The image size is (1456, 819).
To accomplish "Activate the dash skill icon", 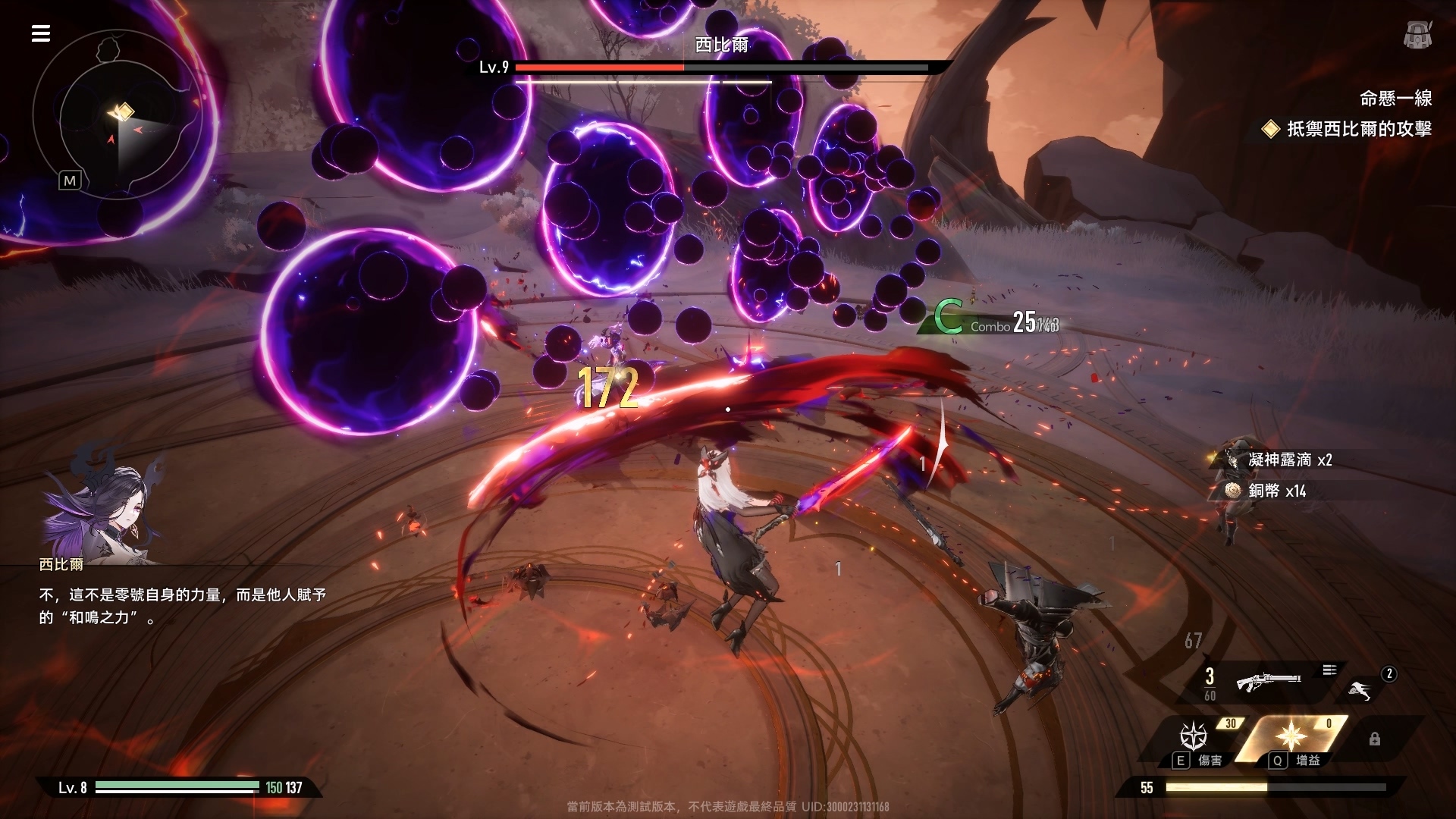I will pos(1360,689).
